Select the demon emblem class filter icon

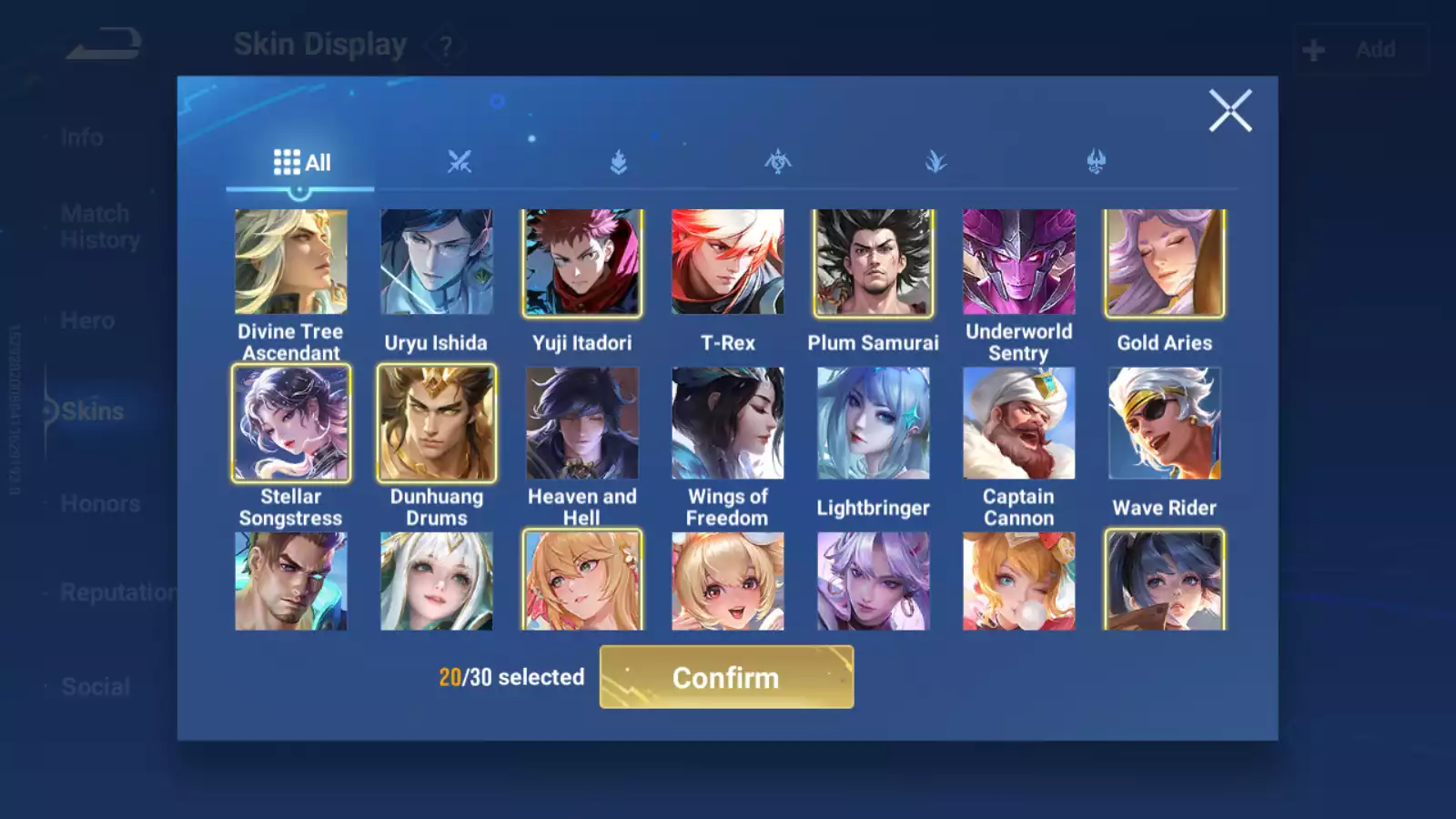tap(1097, 161)
